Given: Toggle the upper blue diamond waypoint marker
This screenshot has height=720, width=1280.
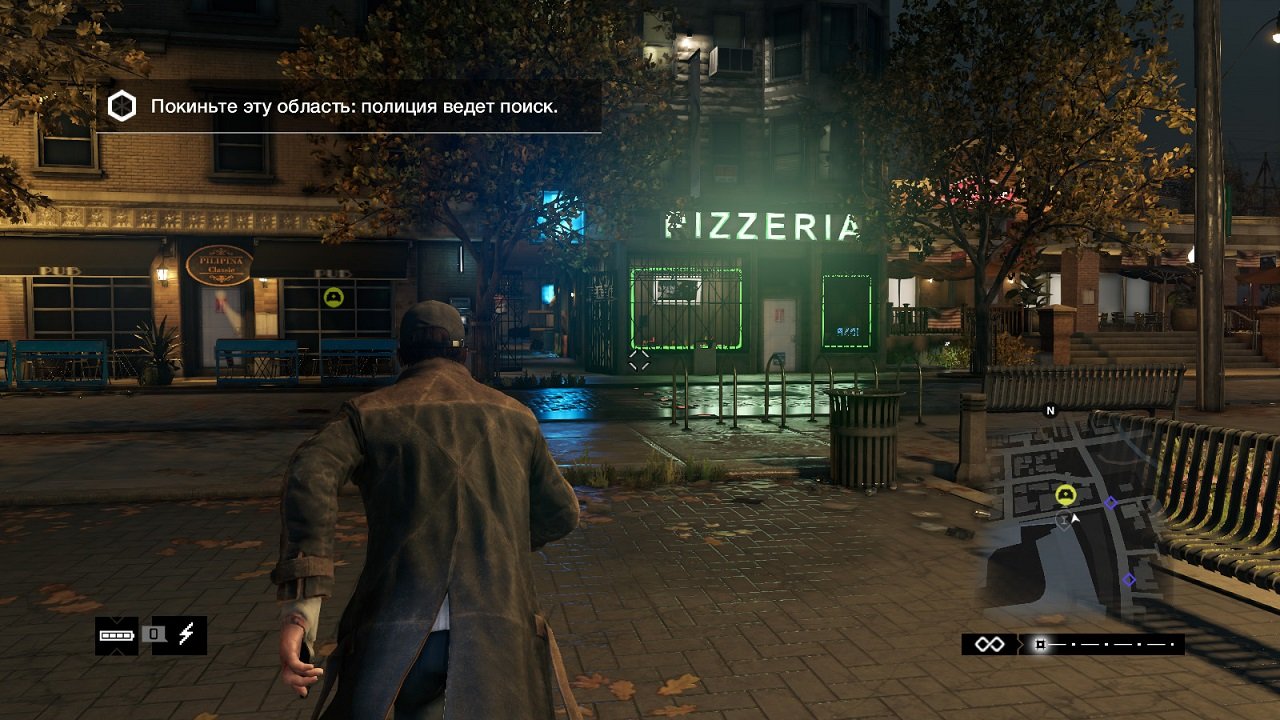Looking at the screenshot, I should (x=1110, y=503).
